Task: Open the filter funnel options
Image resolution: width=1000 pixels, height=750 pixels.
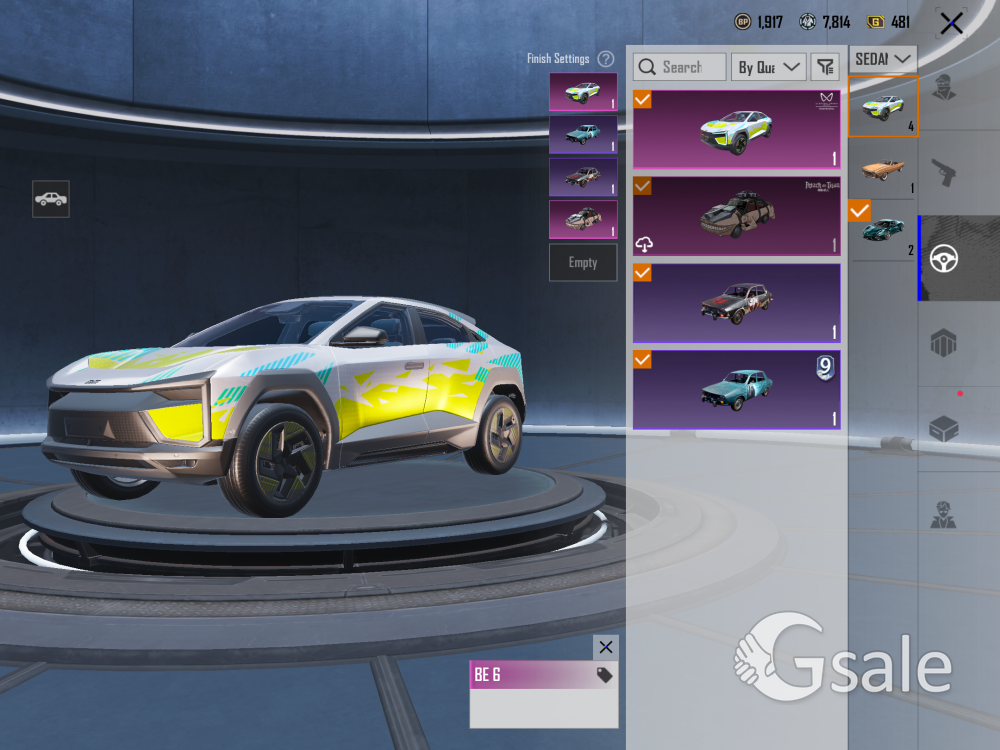Action: (824, 67)
